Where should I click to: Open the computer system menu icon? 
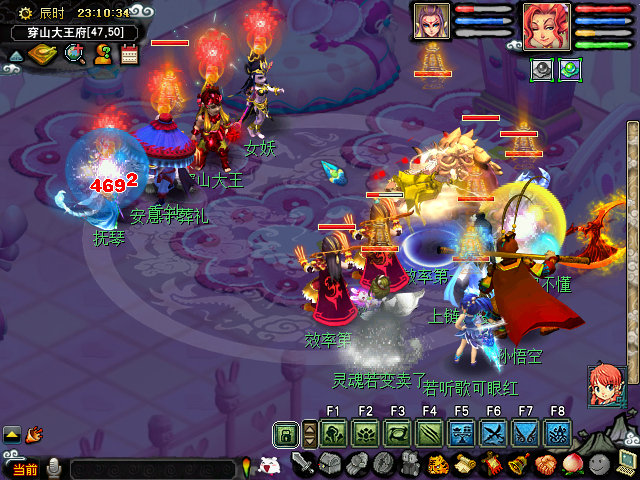[627, 464]
